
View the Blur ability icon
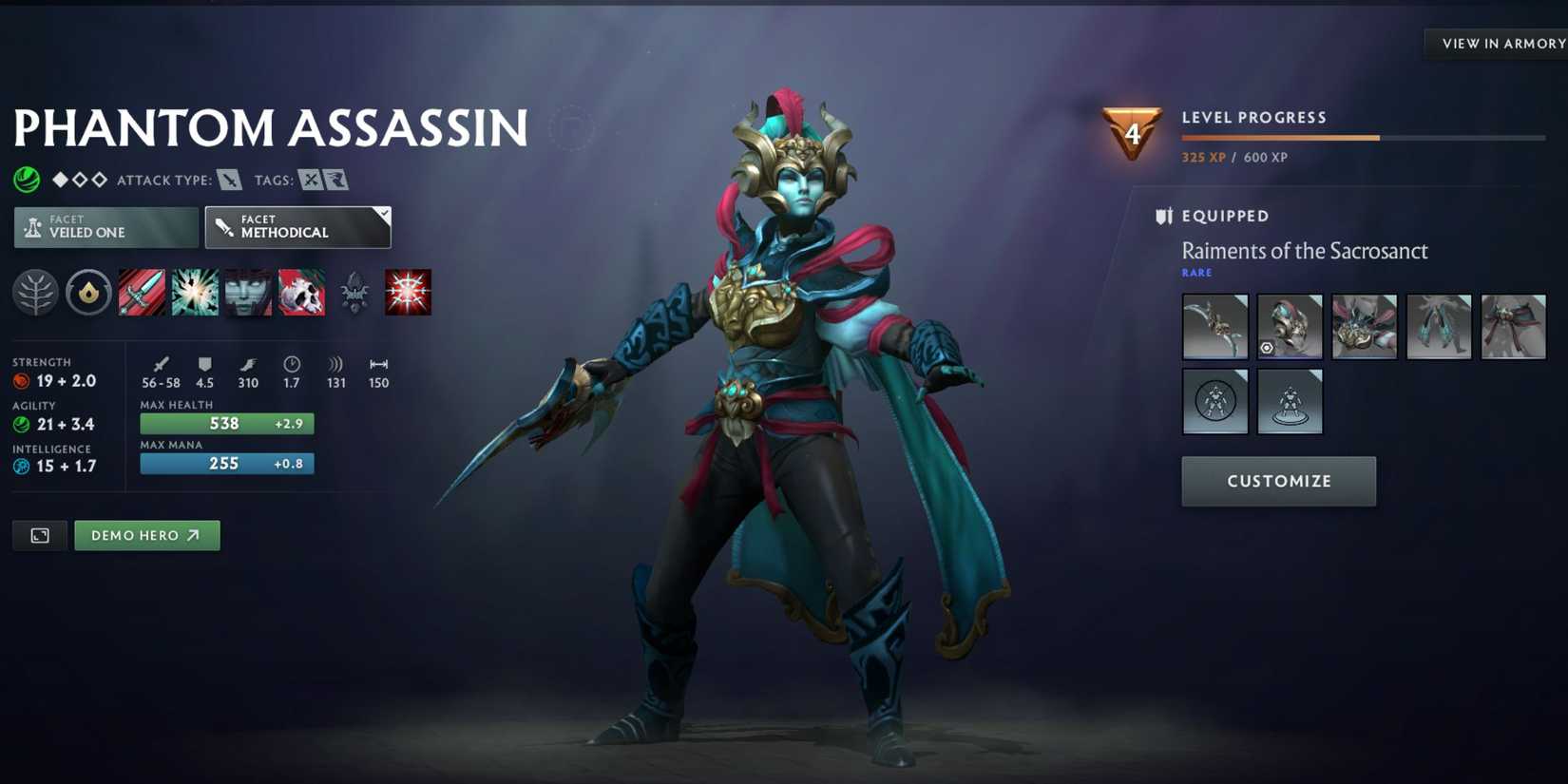click(248, 292)
